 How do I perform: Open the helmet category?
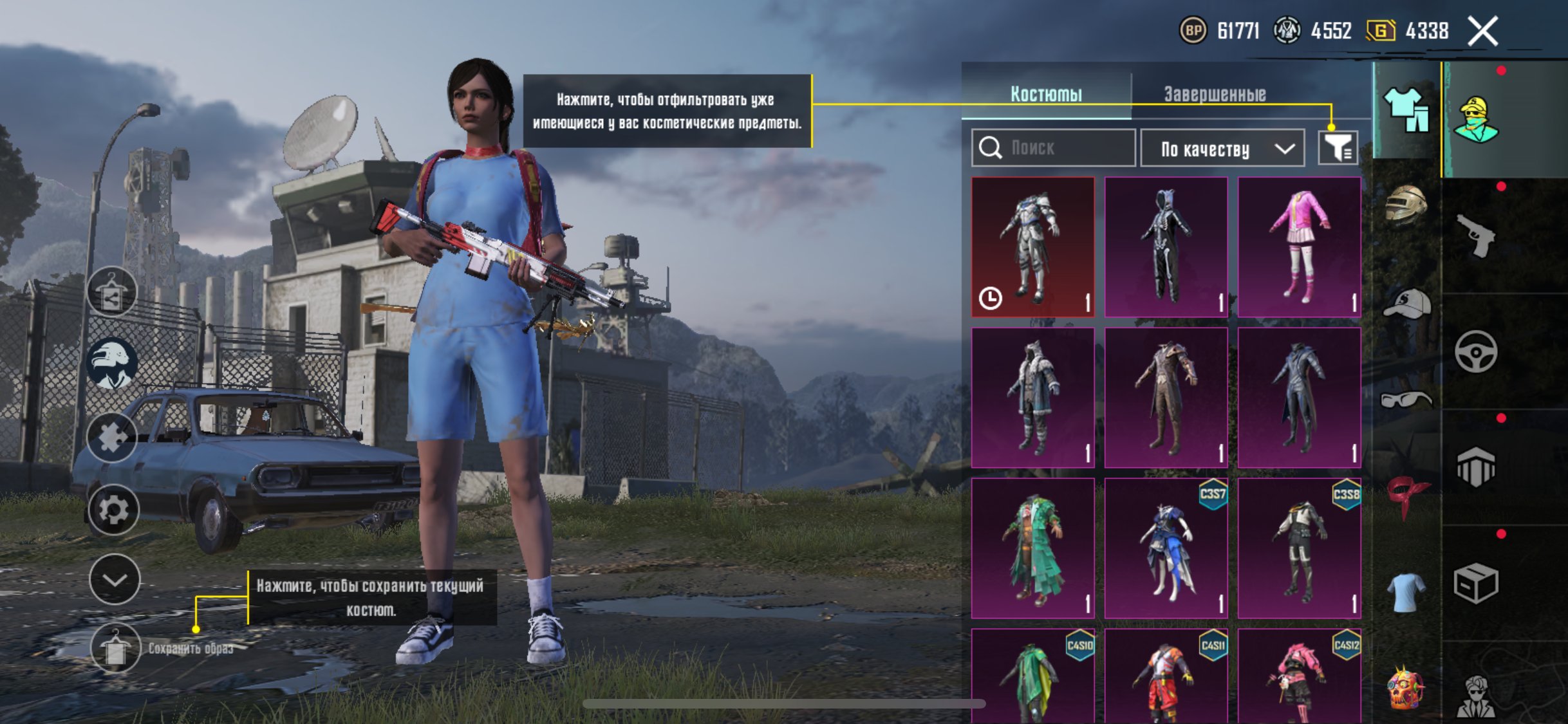1406,205
